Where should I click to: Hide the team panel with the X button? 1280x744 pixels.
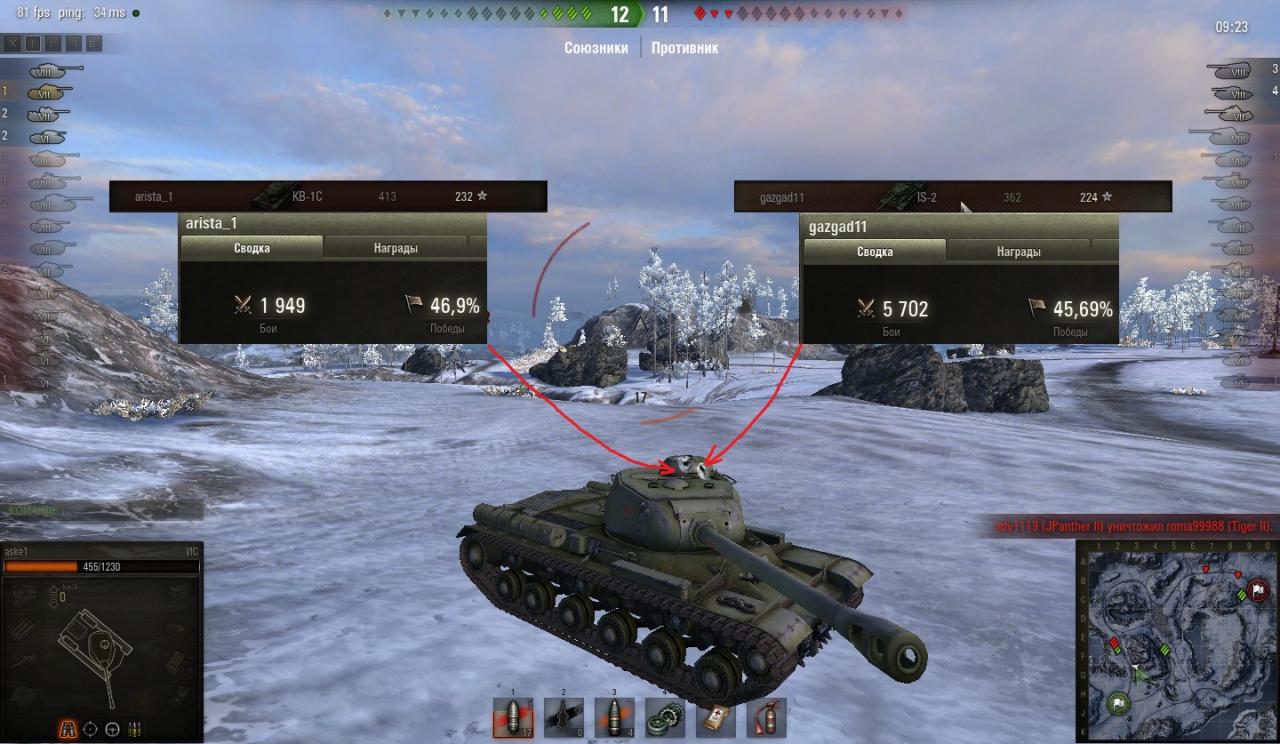tap(13, 43)
